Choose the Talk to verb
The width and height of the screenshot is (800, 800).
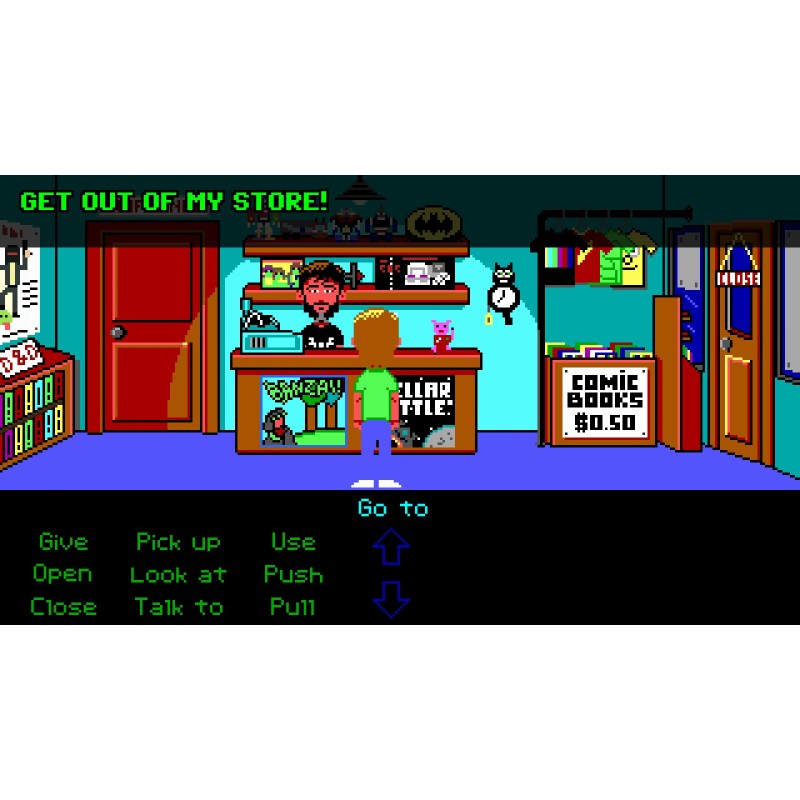(179, 607)
